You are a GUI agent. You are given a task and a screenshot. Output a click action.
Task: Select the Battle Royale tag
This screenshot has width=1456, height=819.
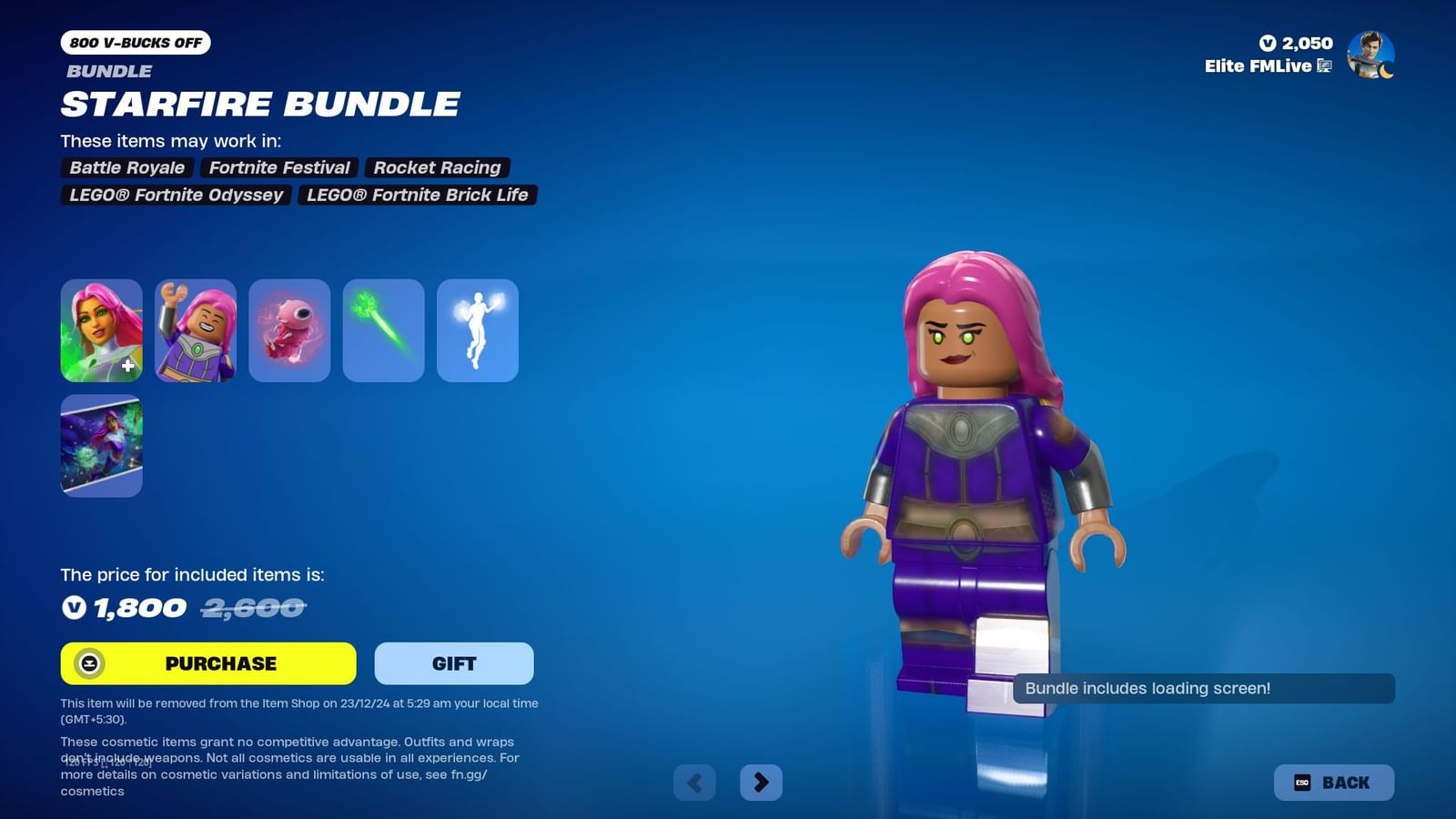pyautogui.click(x=126, y=167)
